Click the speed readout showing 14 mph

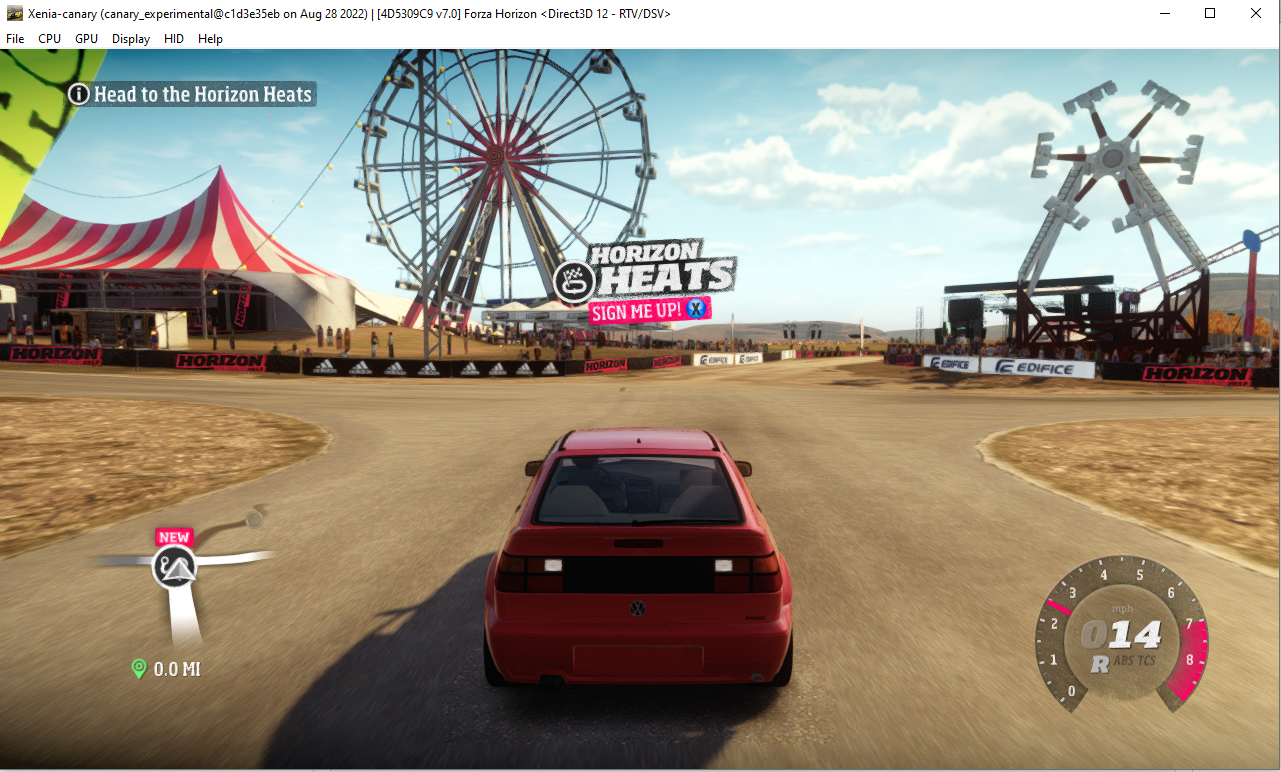pos(1122,632)
